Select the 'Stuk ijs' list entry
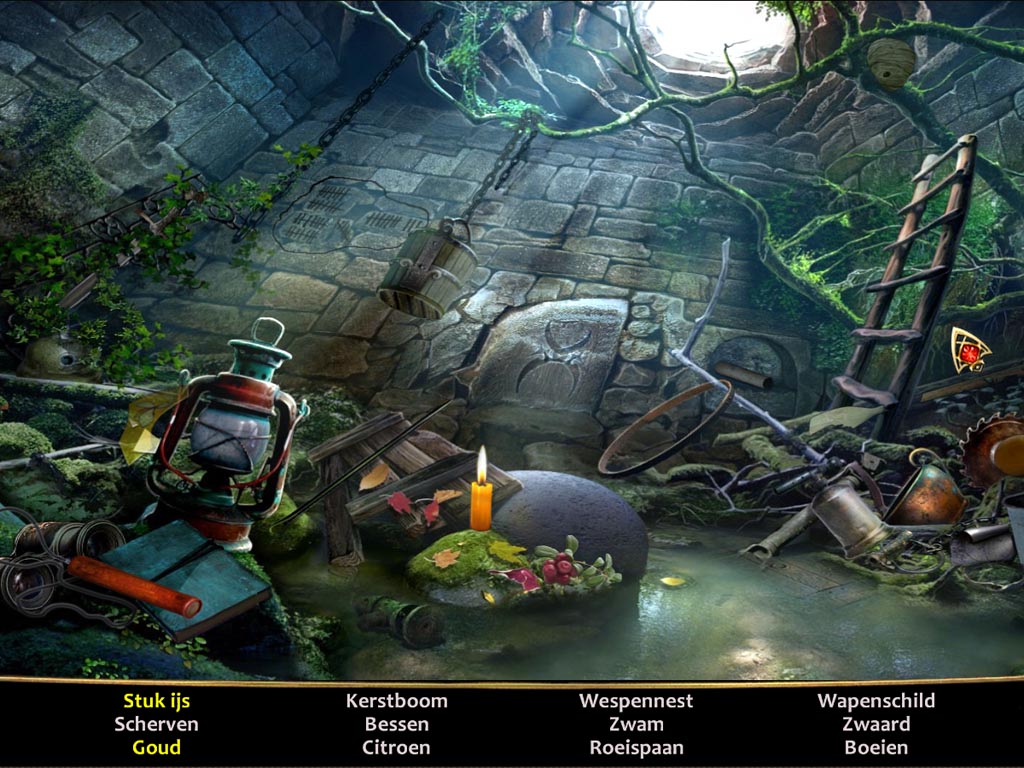The width and height of the screenshot is (1024, 768). [x=156, y=701]
